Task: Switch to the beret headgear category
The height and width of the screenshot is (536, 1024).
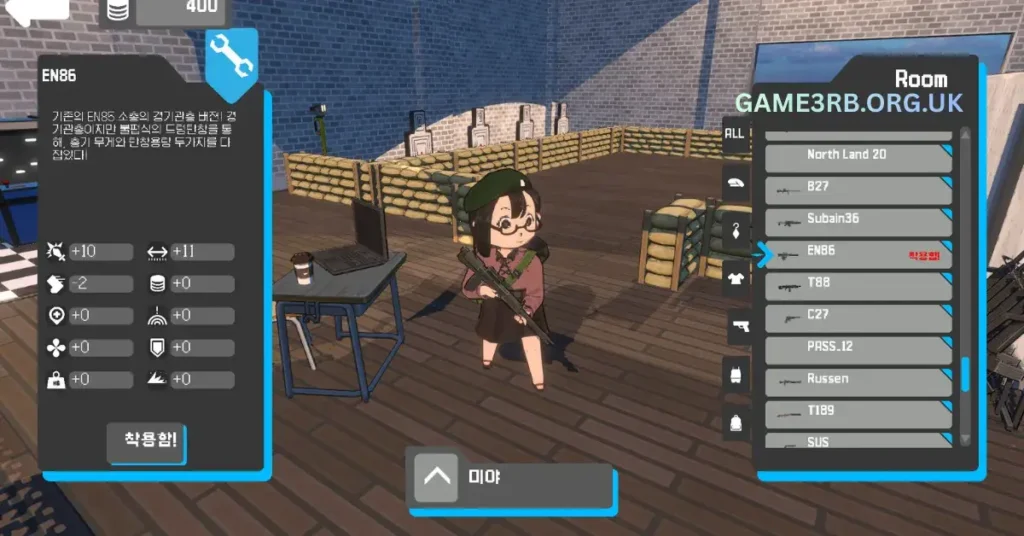Action: pyautogui.click(x=735, y=182)
